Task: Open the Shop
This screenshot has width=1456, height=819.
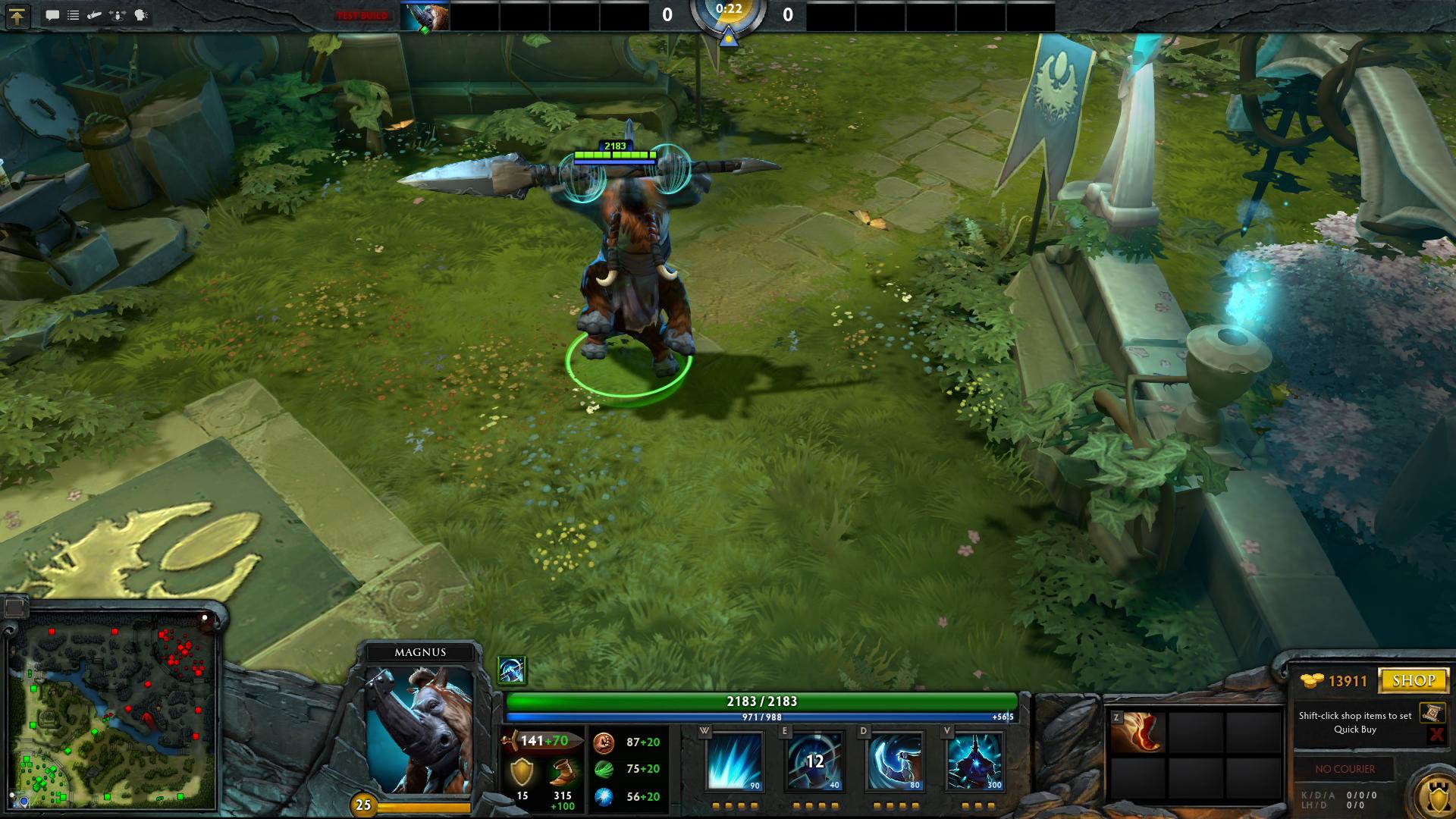Action: coord(1414,680)
